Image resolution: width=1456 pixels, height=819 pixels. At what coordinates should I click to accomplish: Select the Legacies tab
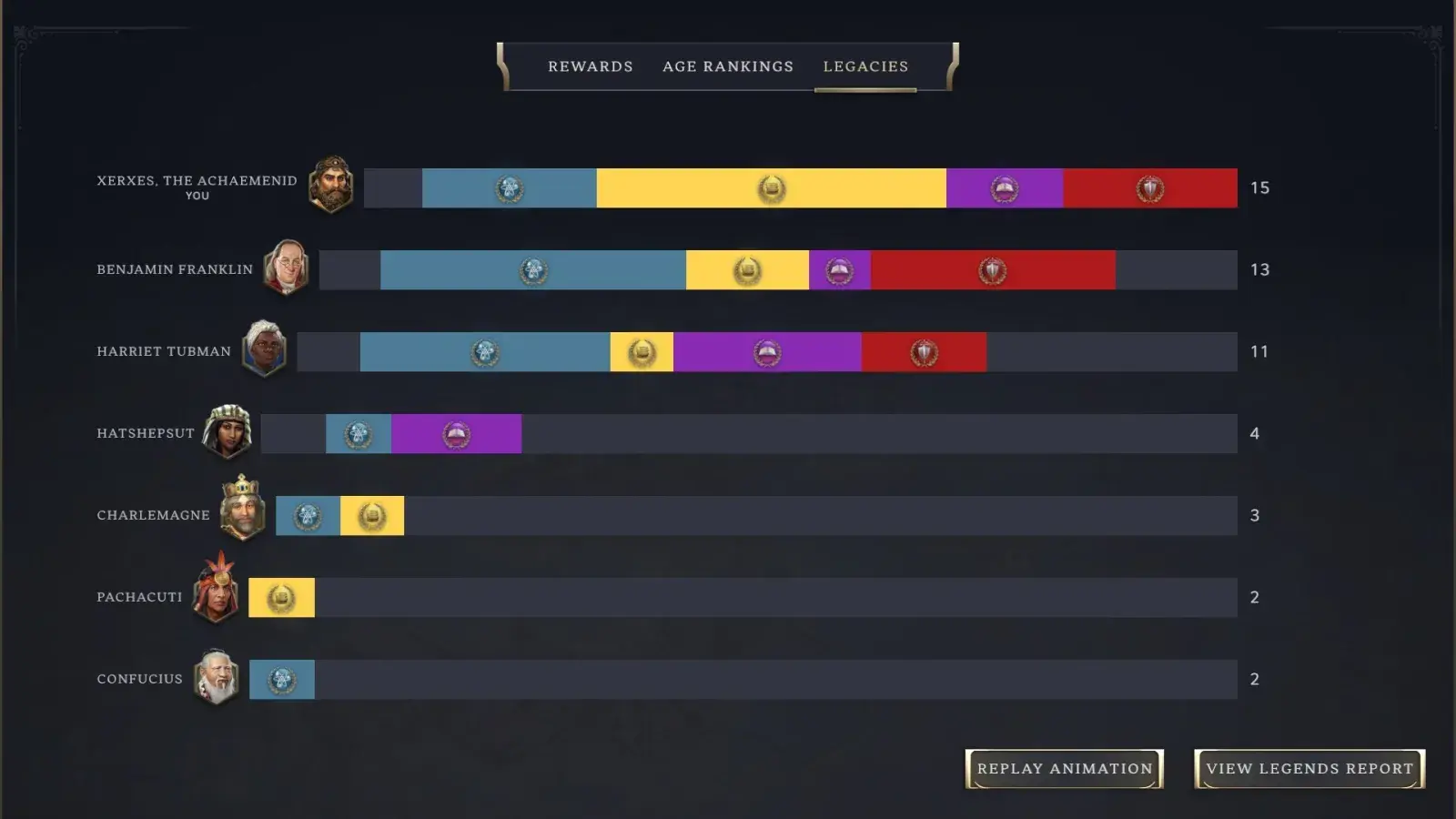pyautogui.click(x=865, y=66)
